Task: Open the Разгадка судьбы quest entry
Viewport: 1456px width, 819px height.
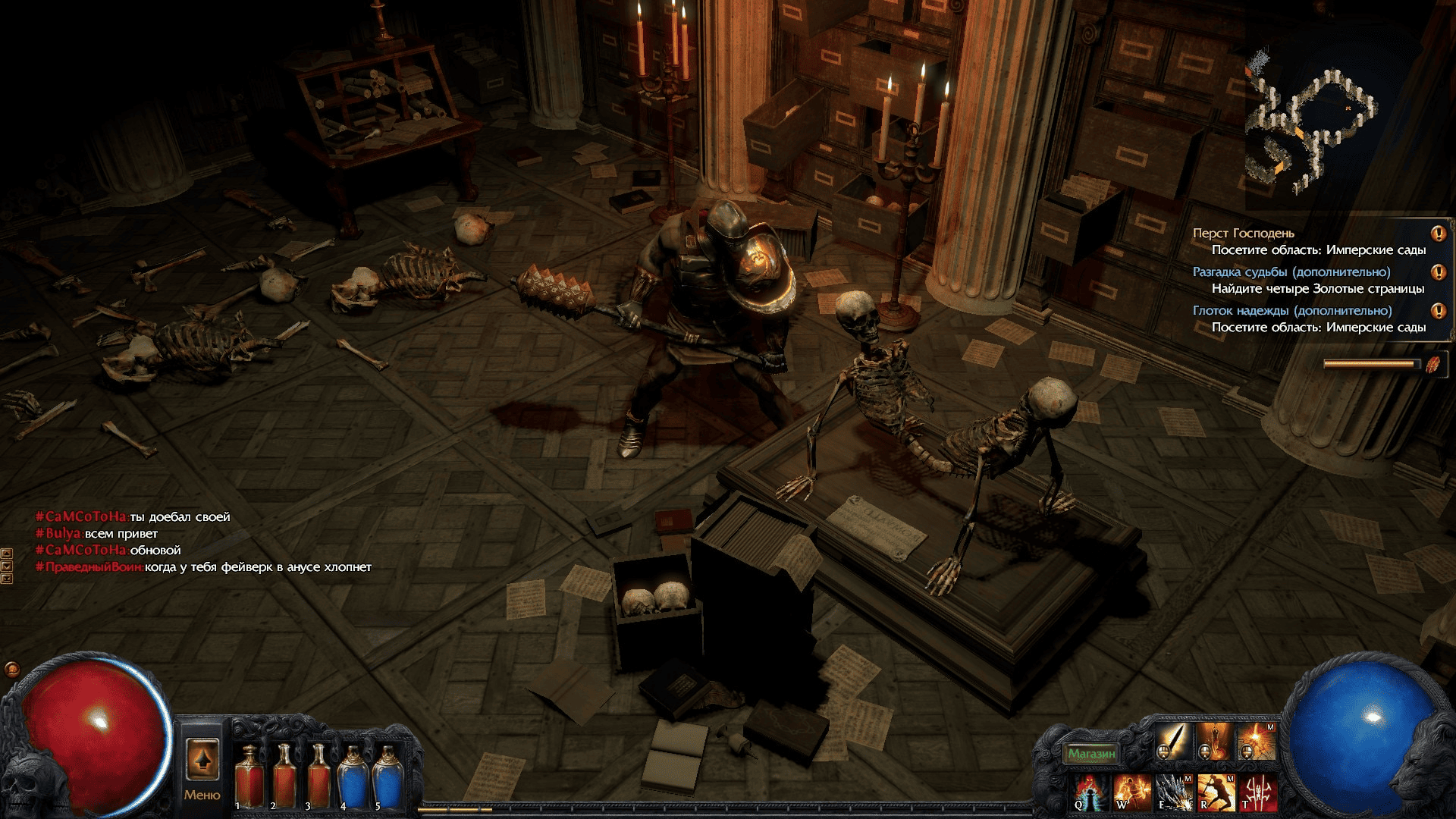Action: (1291, 272)
